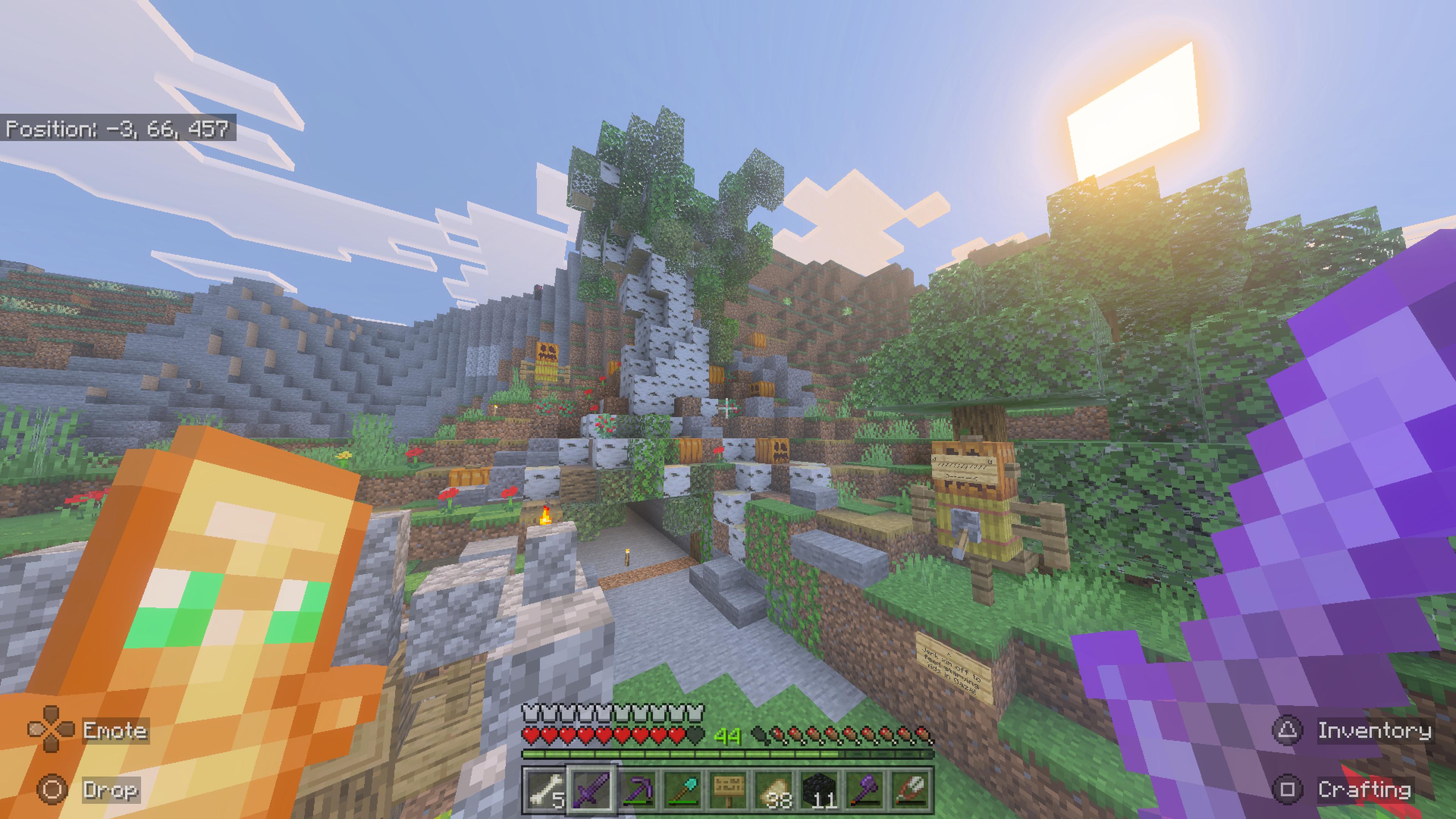The height and width of the screenshot is (819, 1456).
Task: Select the enchanted purple sword slot
Action: [x=591, y=789]
